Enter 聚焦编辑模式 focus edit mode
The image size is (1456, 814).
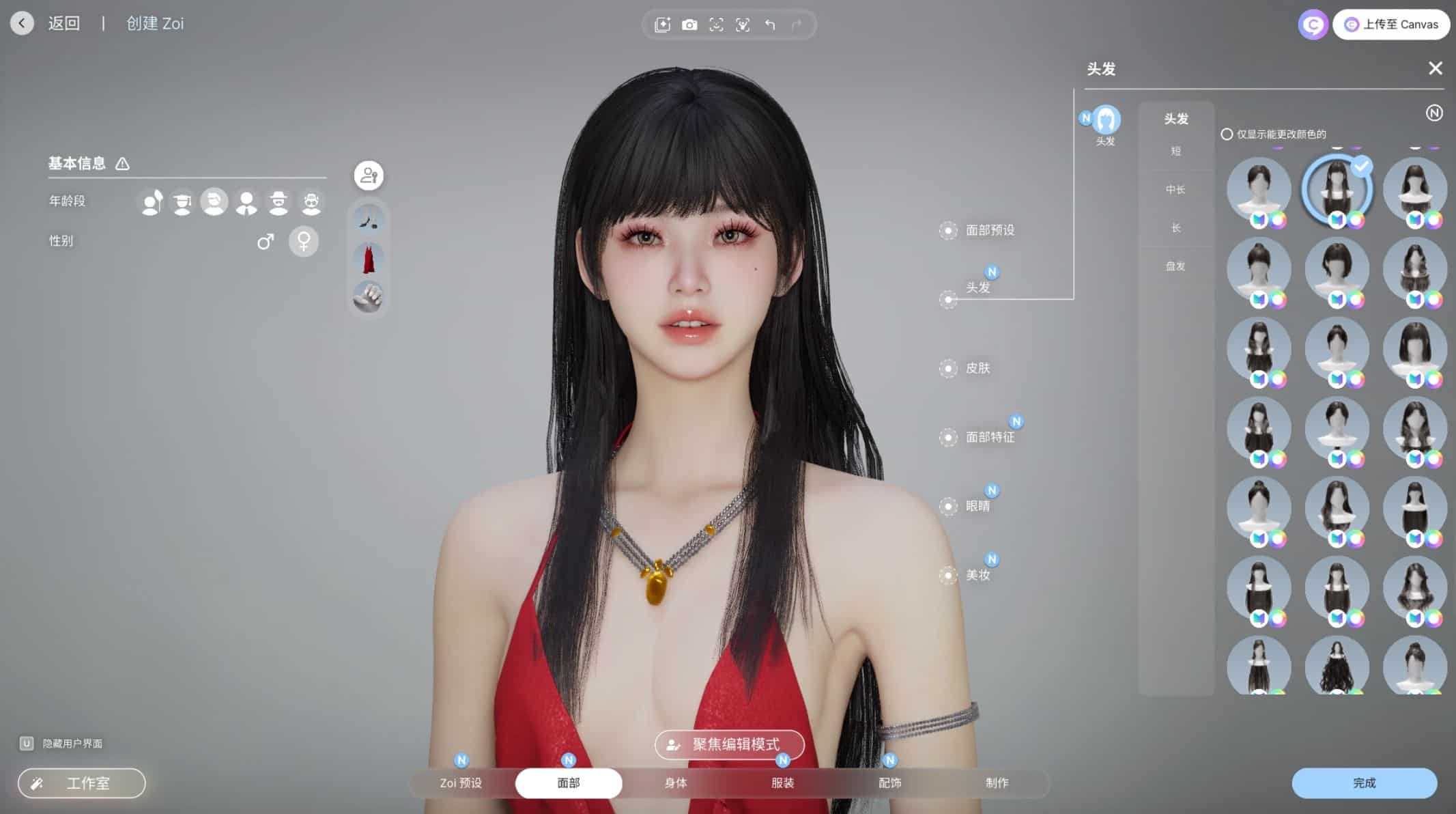pyautogui.click(x=729, y=744)
